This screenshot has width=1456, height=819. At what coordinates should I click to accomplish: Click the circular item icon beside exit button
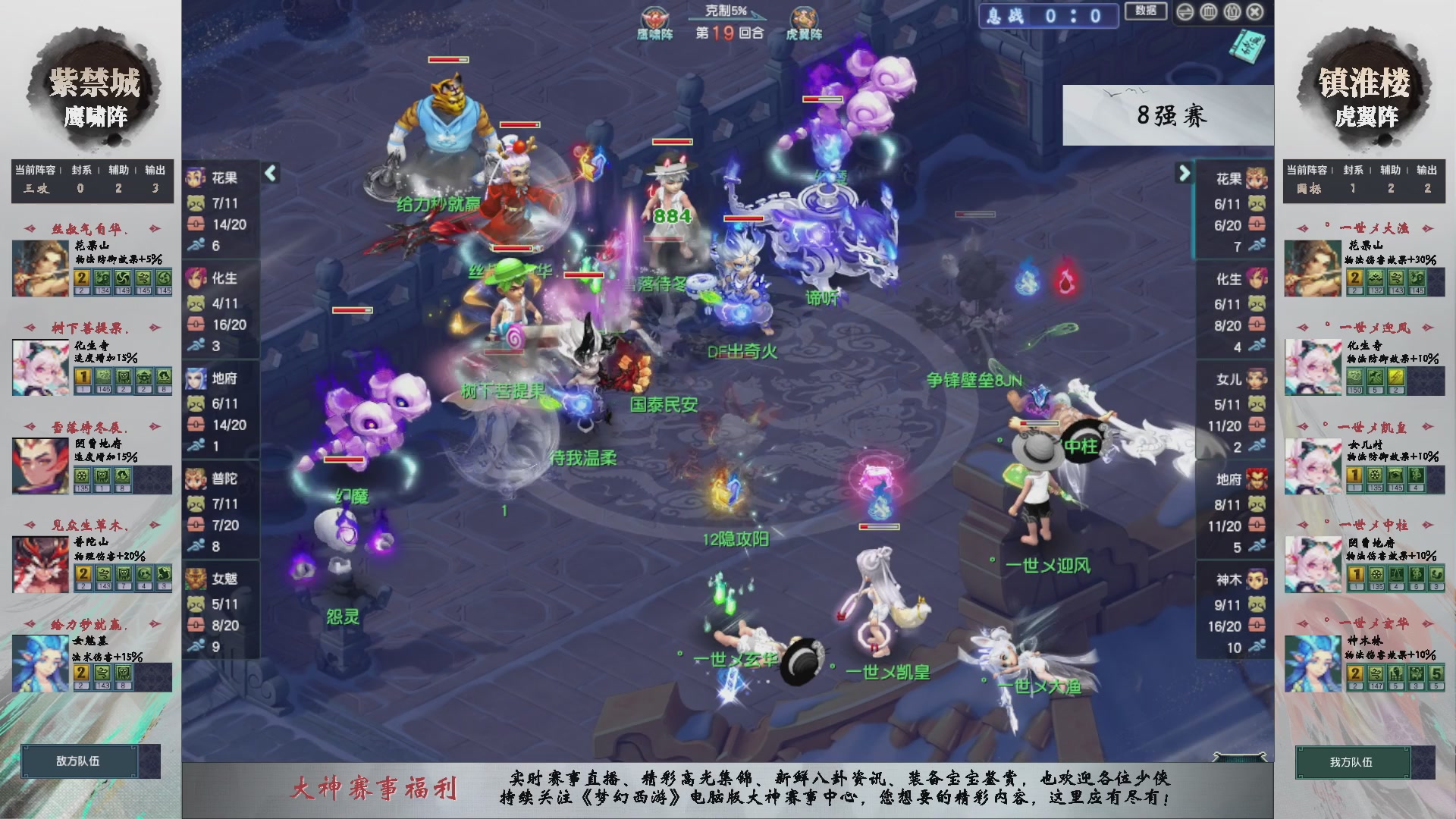[x=1232, y=12]
